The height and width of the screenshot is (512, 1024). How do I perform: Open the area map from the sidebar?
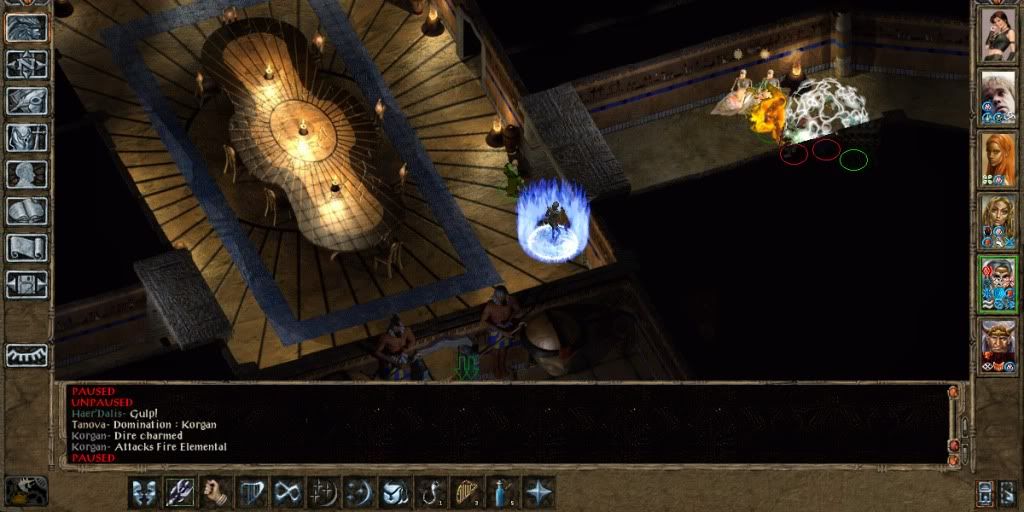tap(26, 63)
